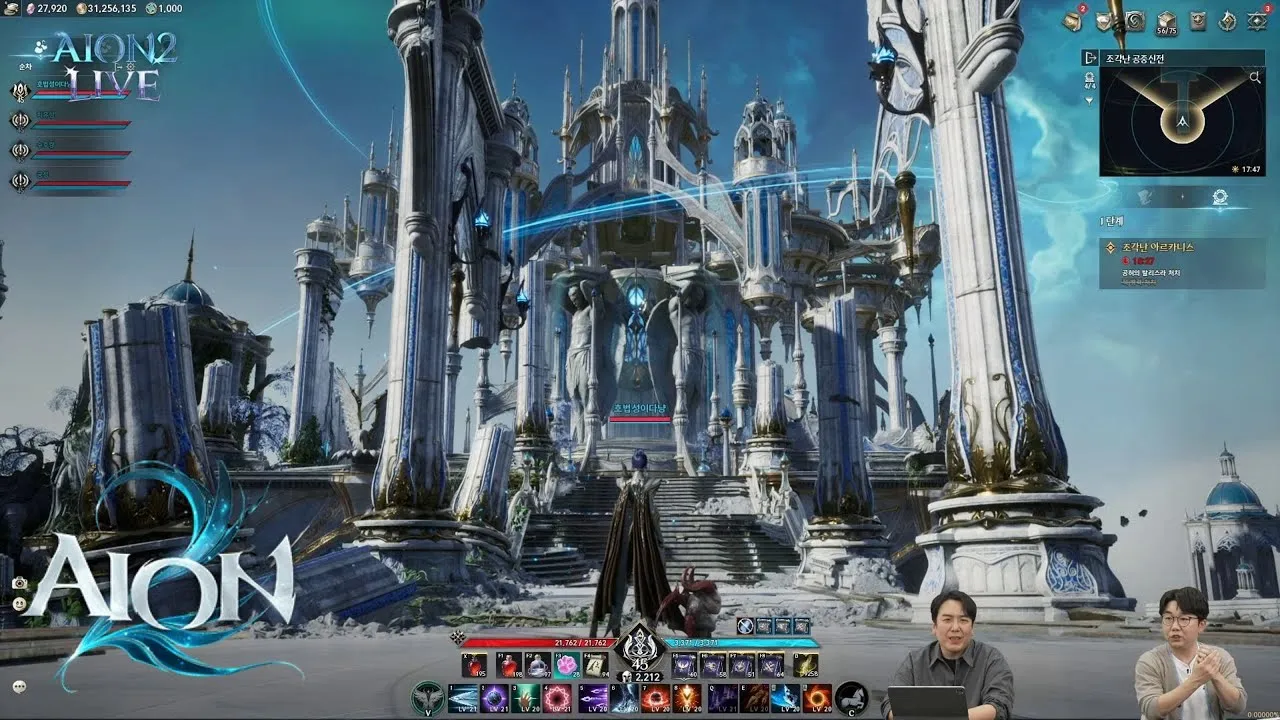Screen dimensions: 1280x720
Task: Click the camera icon on left edge
Action: tap(19, 583)
